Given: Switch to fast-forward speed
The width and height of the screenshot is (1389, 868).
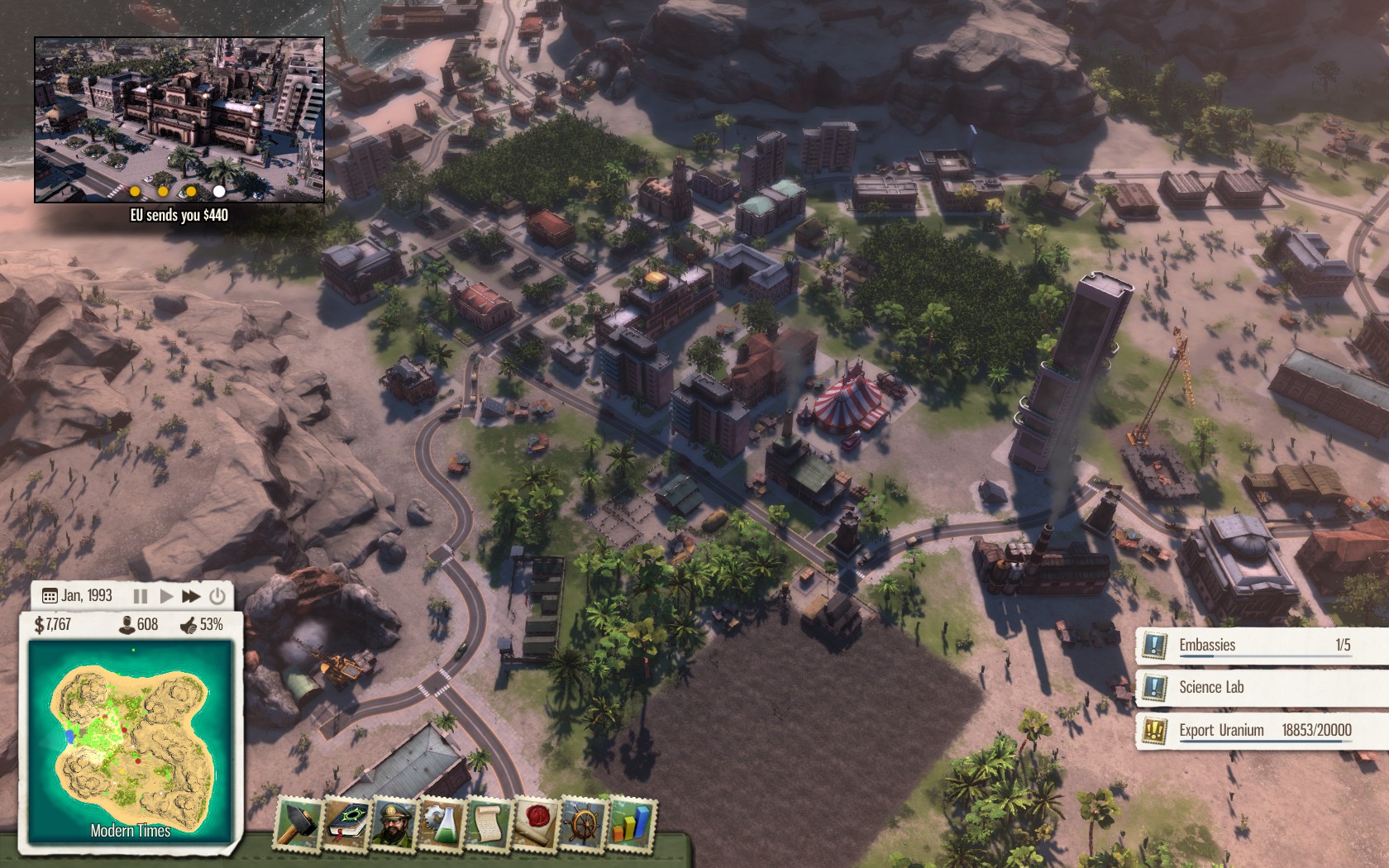Looking at the screenshot, I should [x=191, y=596].
